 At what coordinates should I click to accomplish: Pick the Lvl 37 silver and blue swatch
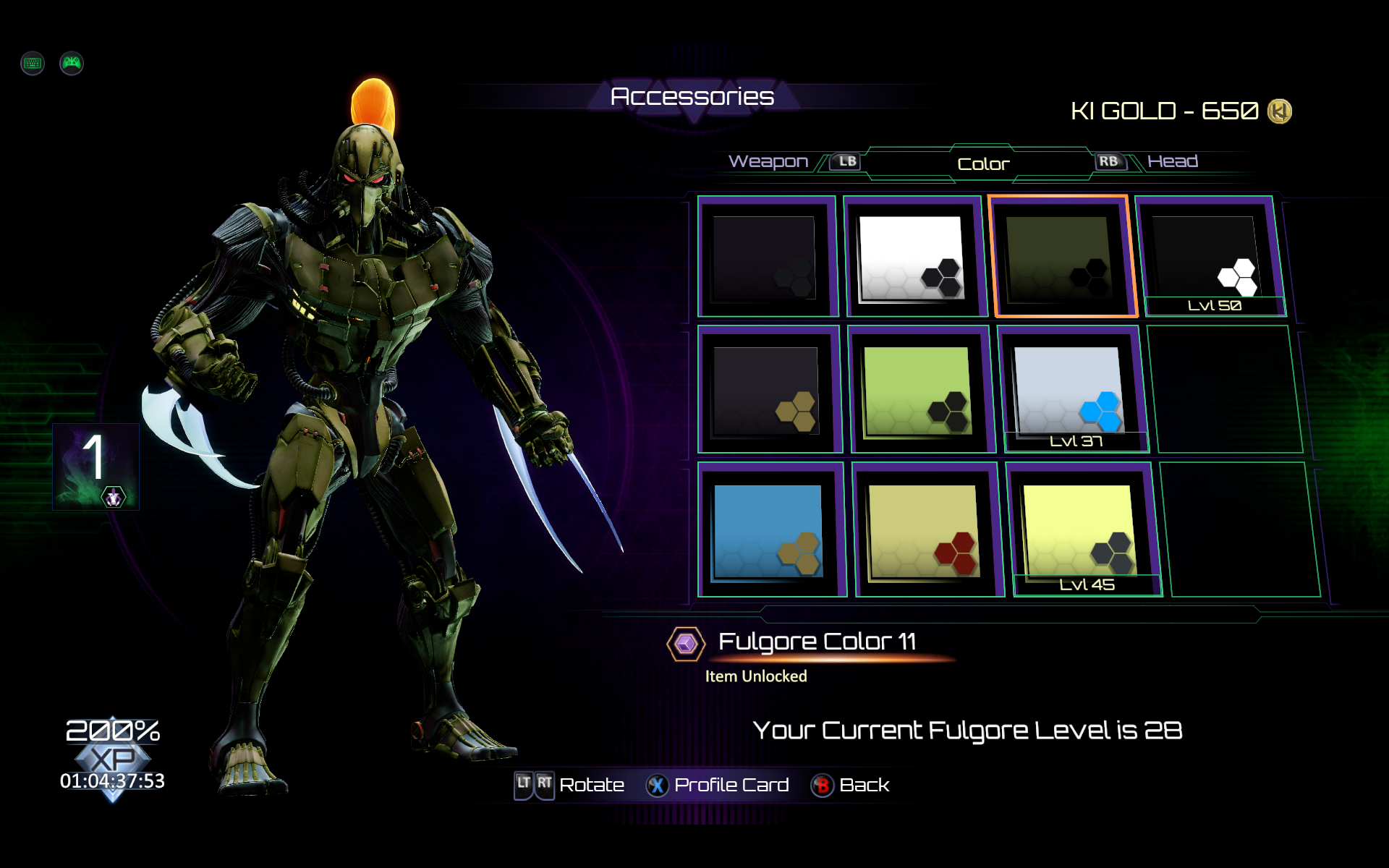click(1071, 391)
